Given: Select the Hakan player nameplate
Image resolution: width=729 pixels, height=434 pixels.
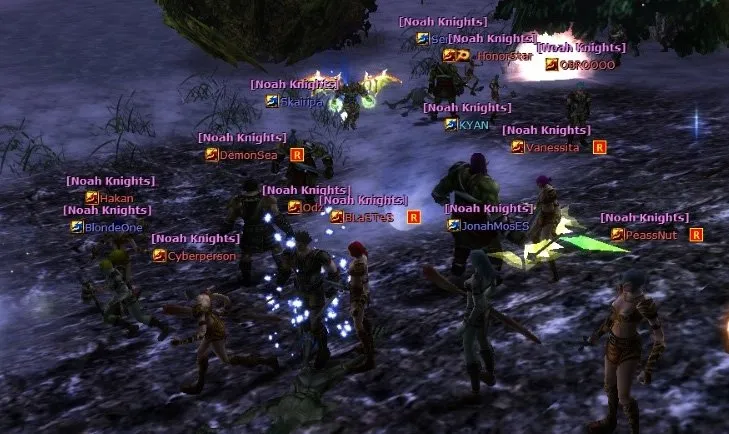Looking at the screenshot, I should point(116,198).
